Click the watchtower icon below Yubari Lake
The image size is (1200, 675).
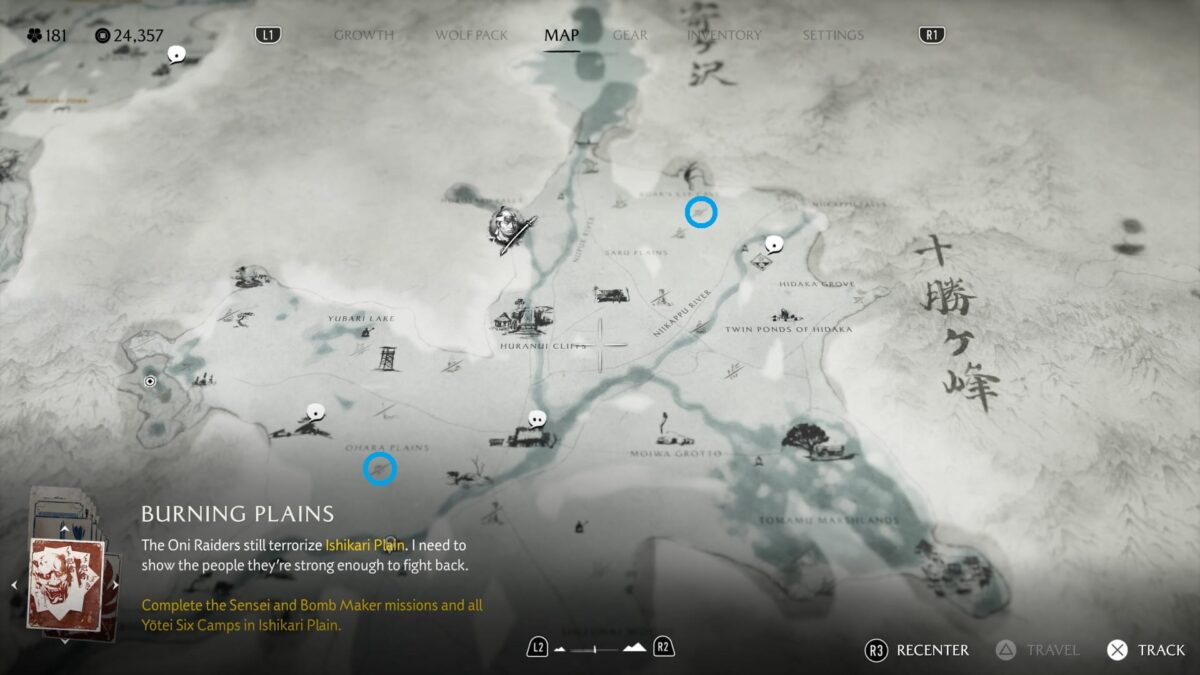coord(387,357)
